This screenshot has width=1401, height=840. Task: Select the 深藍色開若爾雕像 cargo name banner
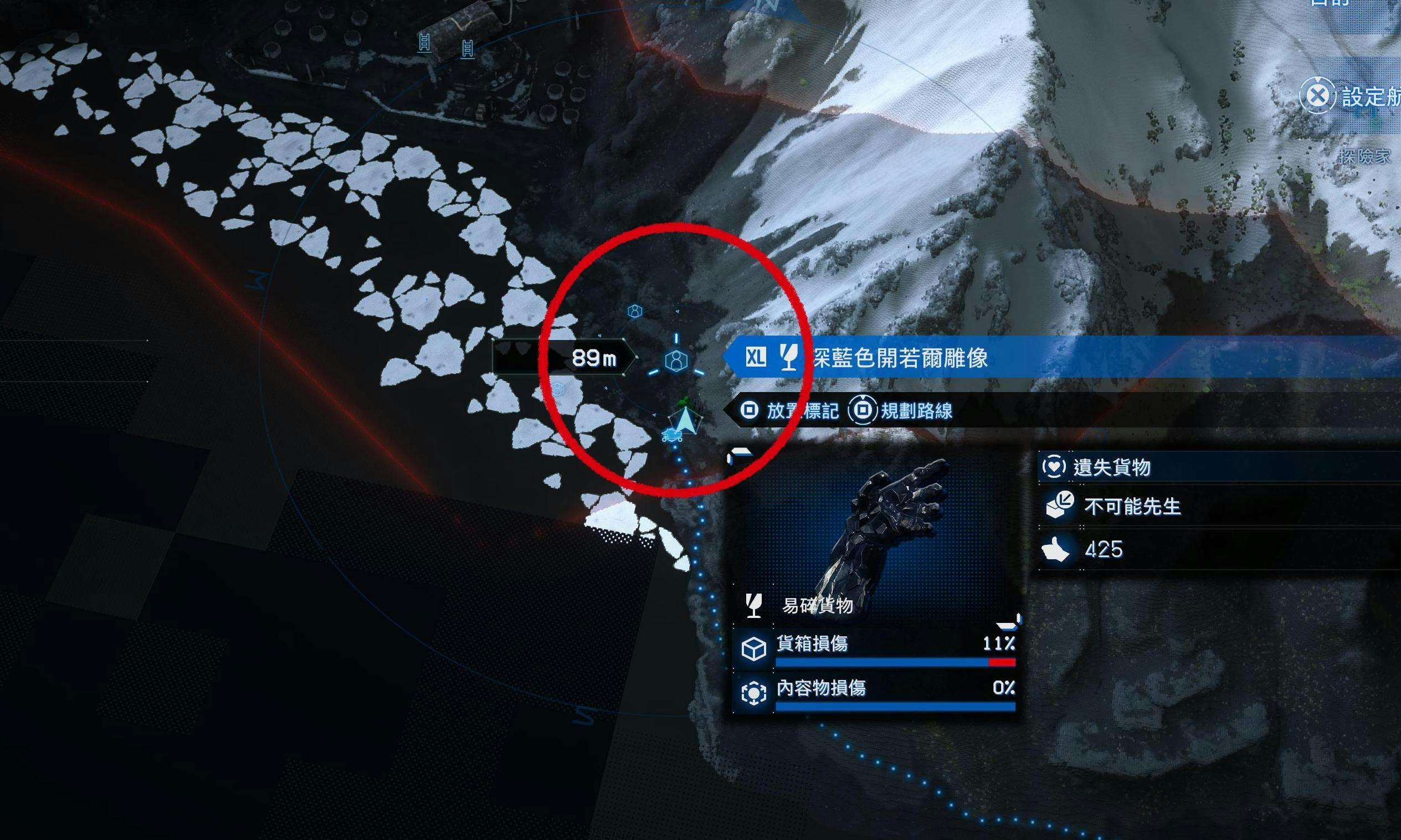900,358
